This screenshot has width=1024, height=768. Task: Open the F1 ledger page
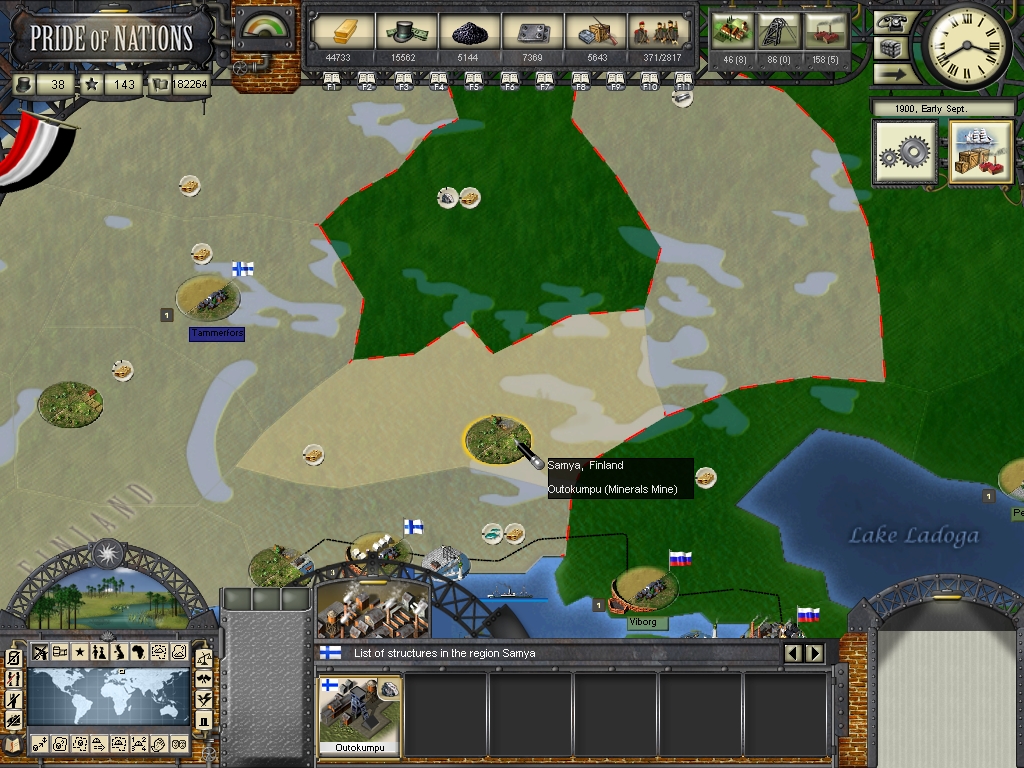pyautogui.click(x=332, y=82)
